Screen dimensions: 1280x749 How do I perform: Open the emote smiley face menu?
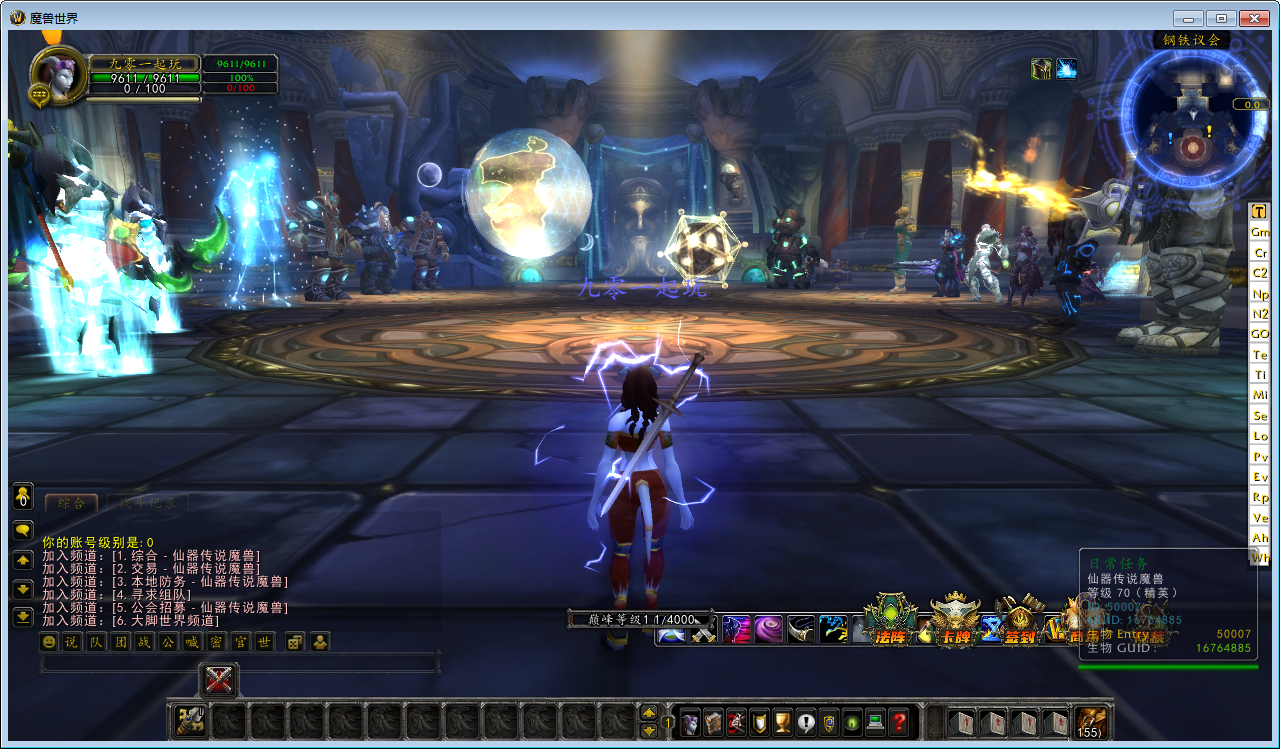point(48,642)
